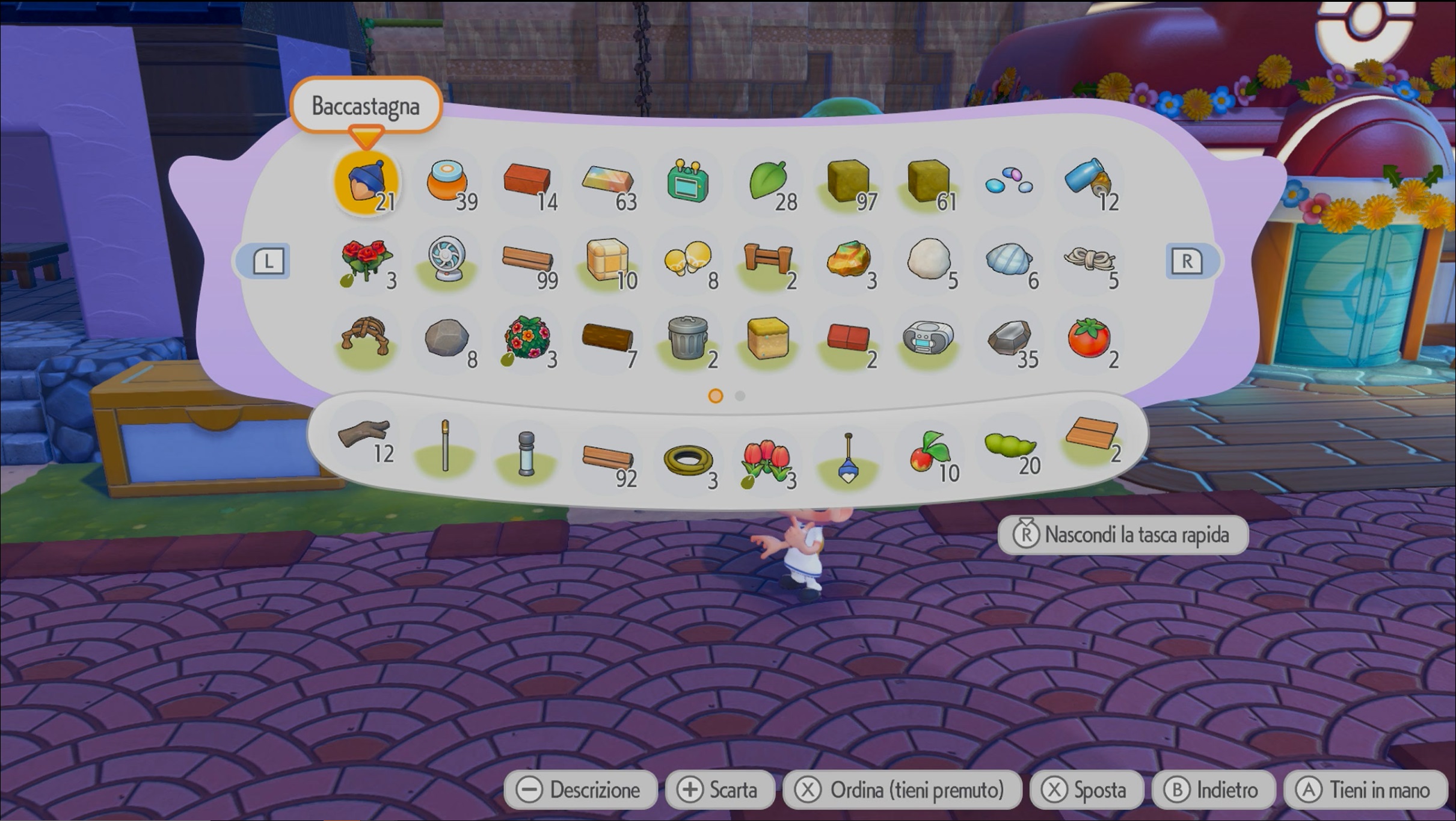
Task: Go back with Indietro
Action: coord(1212,790)
